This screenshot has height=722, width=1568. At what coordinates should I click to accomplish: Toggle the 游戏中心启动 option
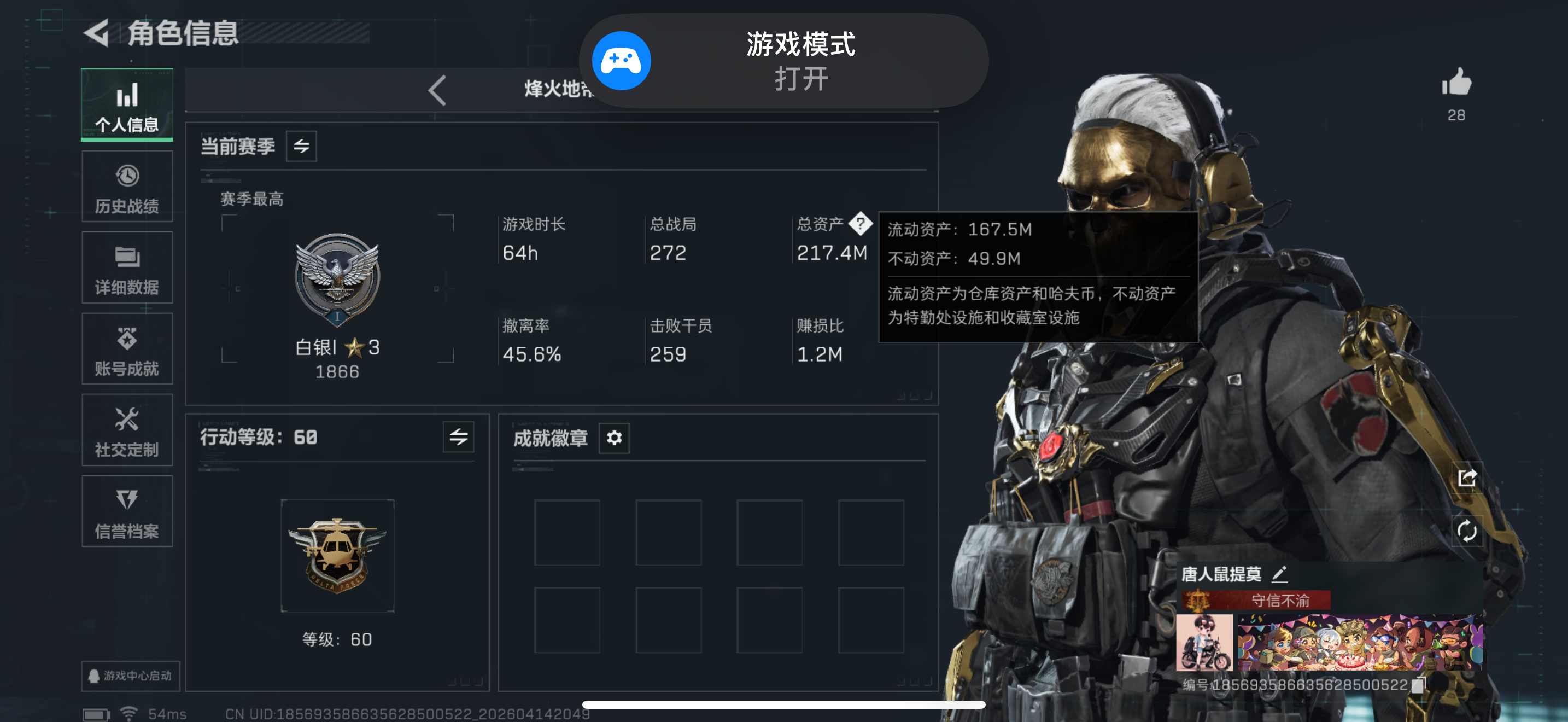click(130, 676)
